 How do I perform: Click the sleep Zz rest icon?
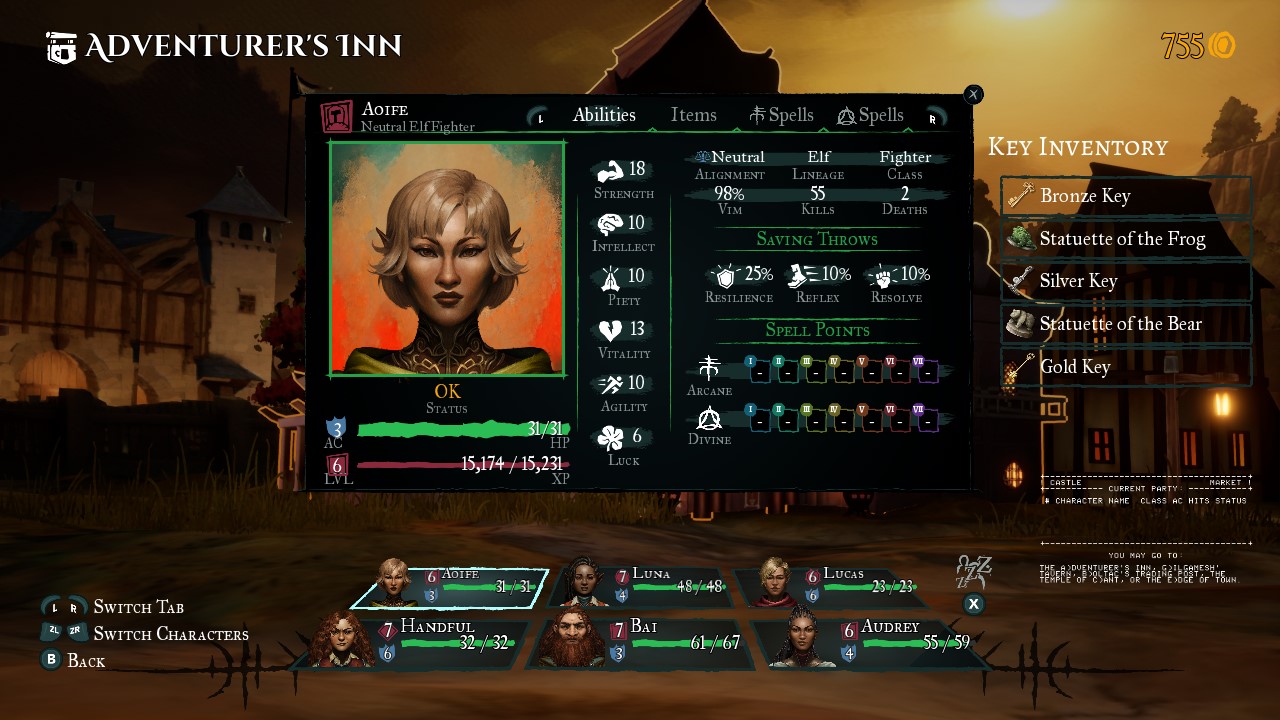pyautogui.click(x=973, y=573)
